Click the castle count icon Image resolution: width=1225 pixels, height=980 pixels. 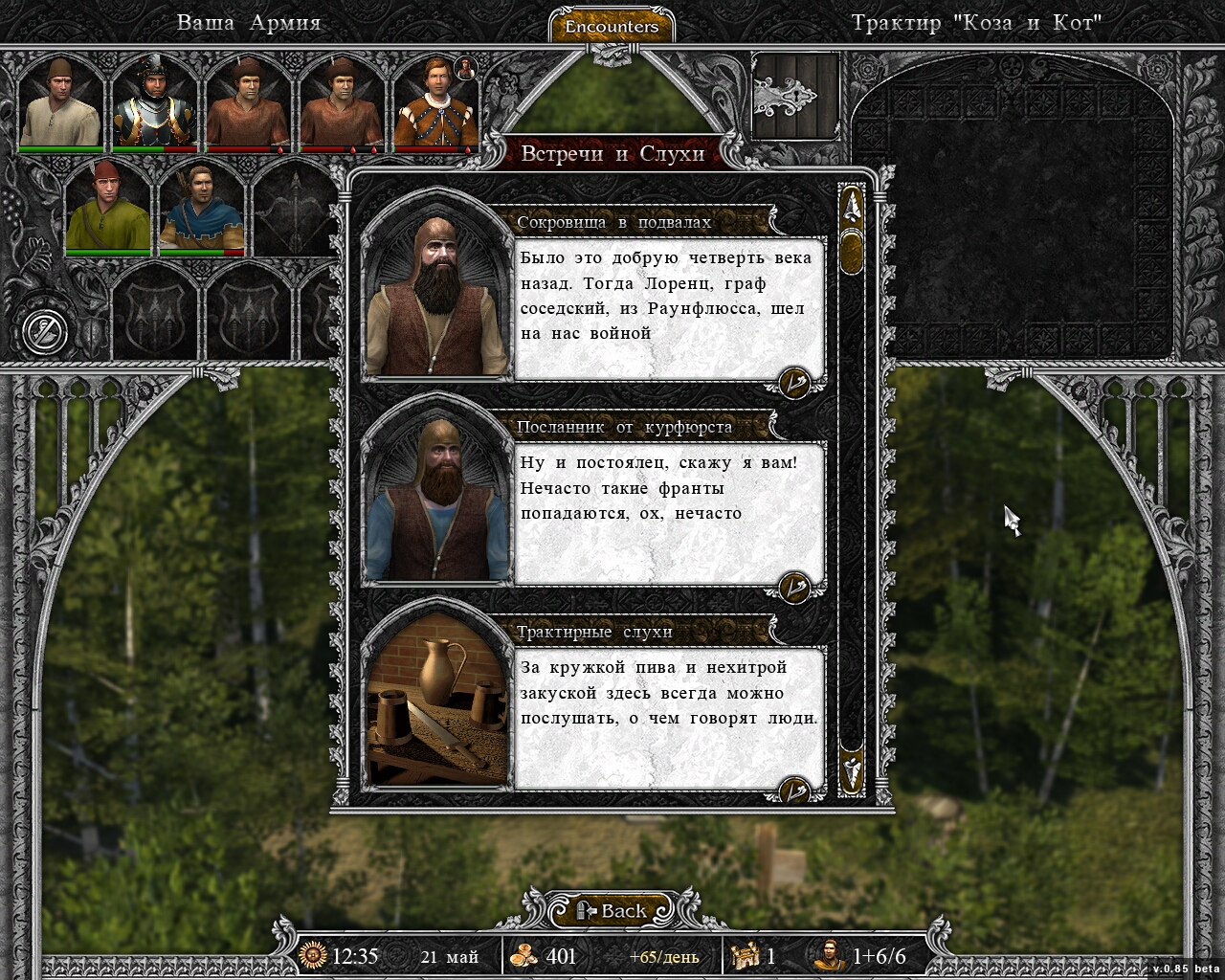pos(745,955)
